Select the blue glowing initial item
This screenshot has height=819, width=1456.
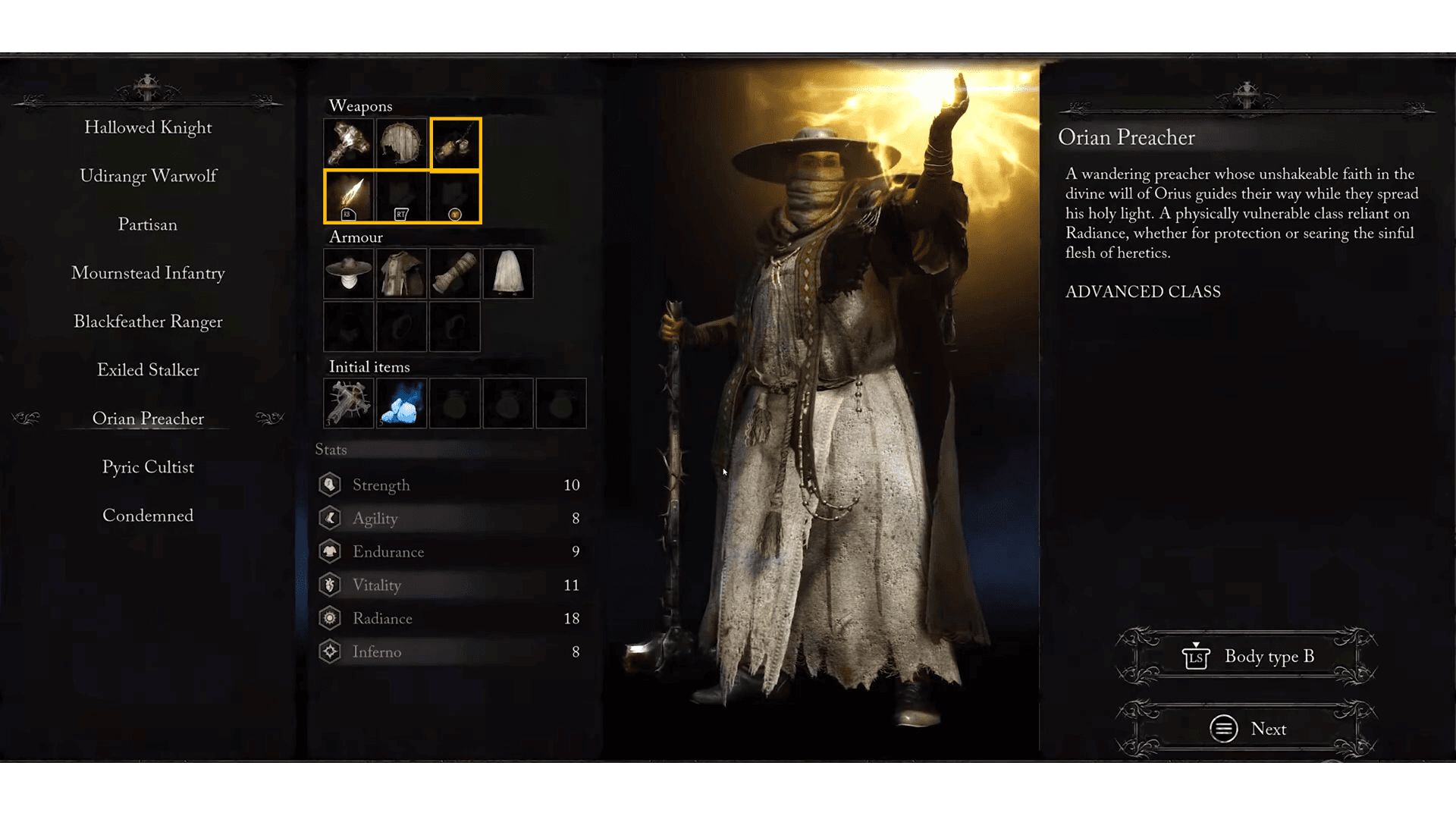(x=402, y=403)
